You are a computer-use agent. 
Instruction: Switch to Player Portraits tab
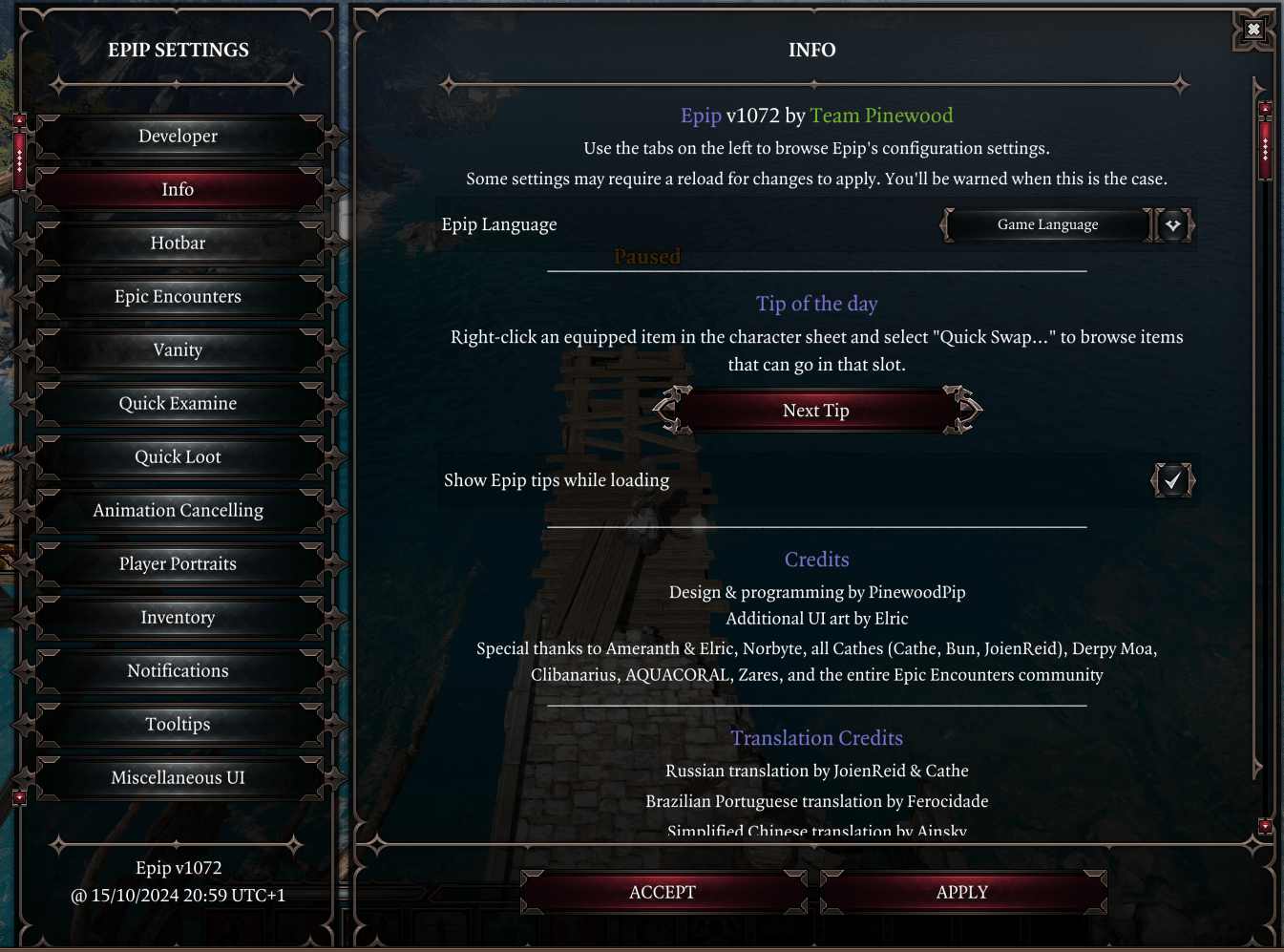tap(178, 564)
